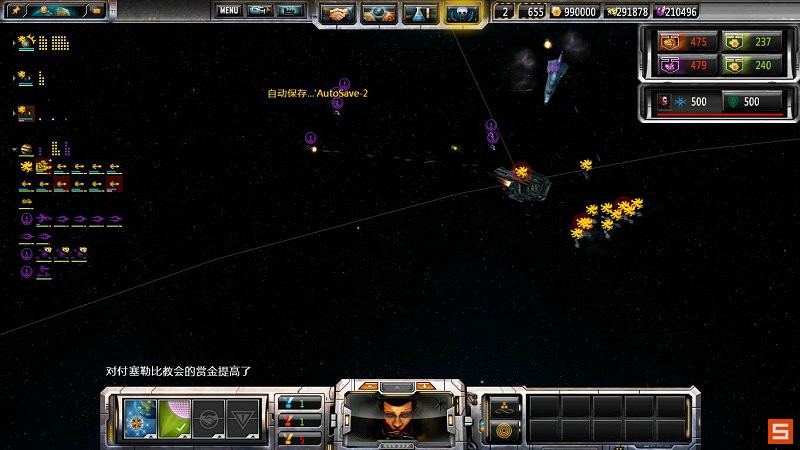Open the research flask screen

[421, 13]
